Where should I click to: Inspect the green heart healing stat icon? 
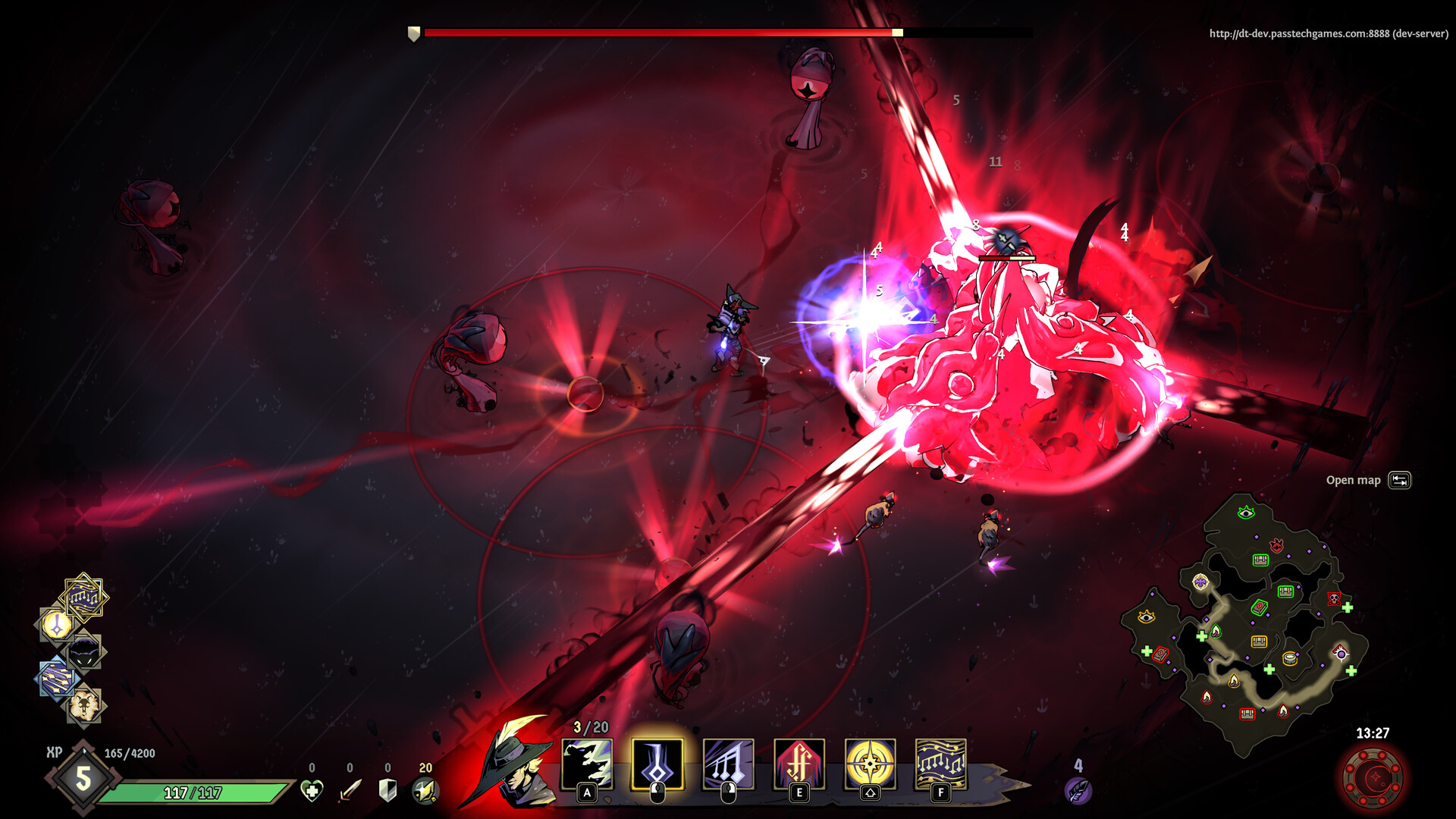(312, 791)
